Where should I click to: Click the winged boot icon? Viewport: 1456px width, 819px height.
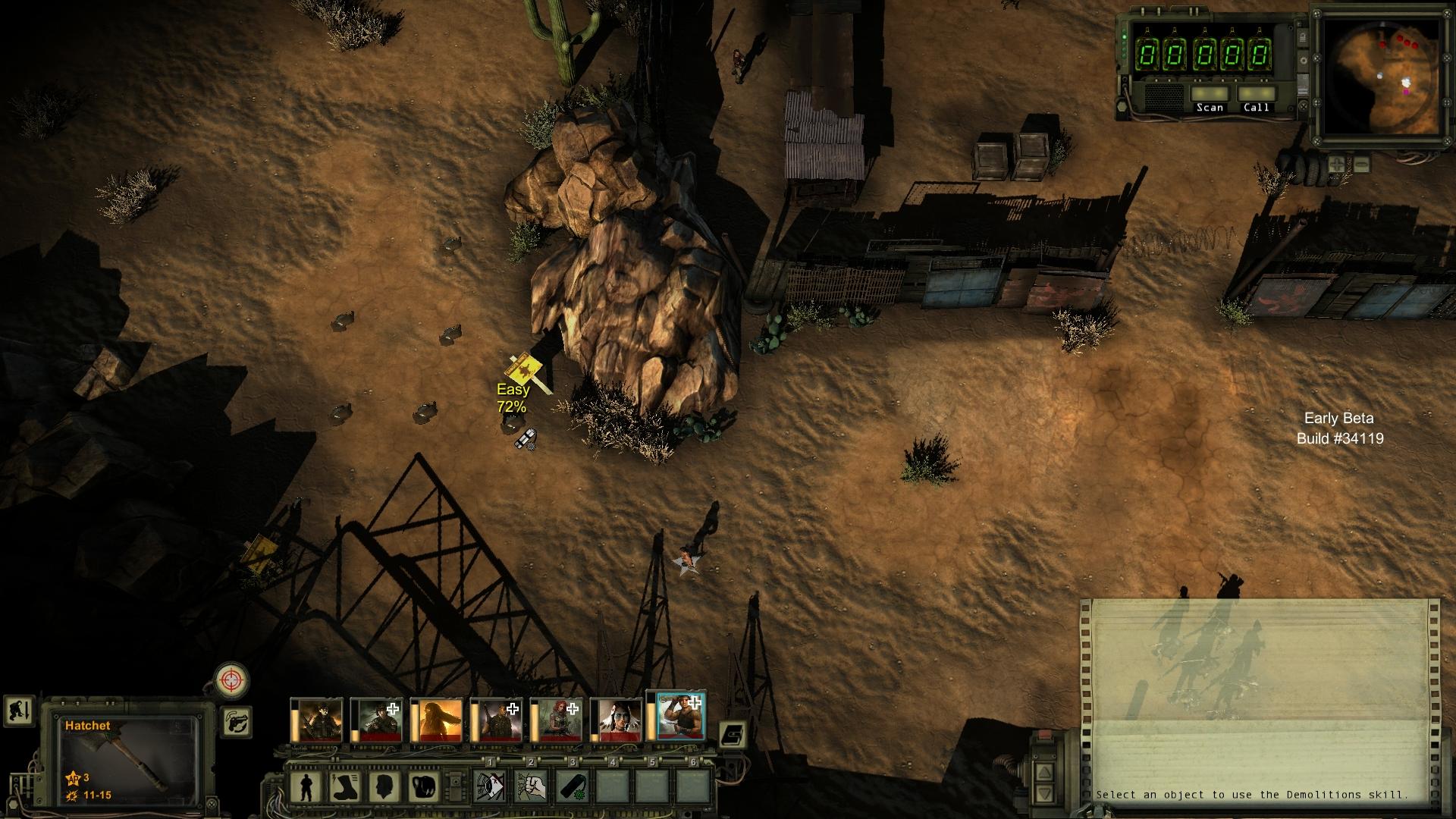pos(346,788)
